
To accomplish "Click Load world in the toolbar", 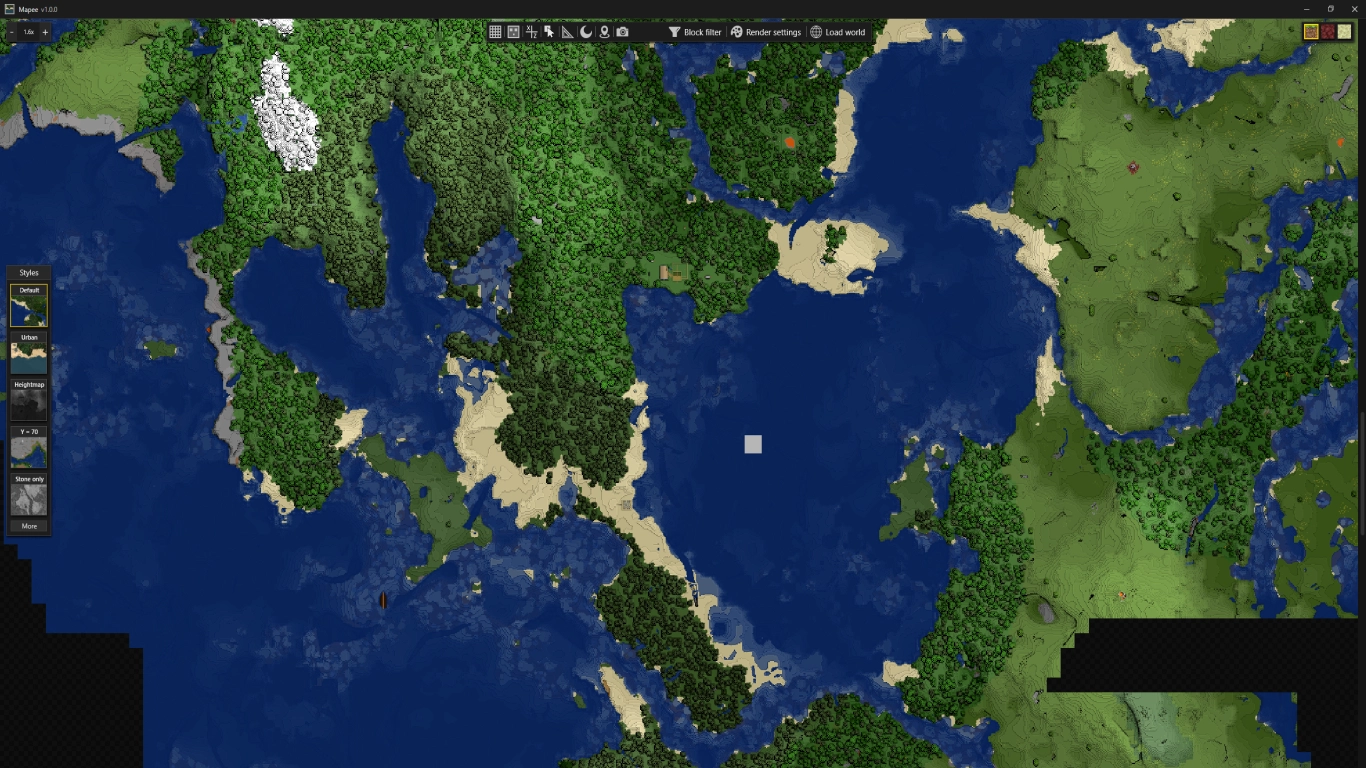I will (x=836, y=31).
